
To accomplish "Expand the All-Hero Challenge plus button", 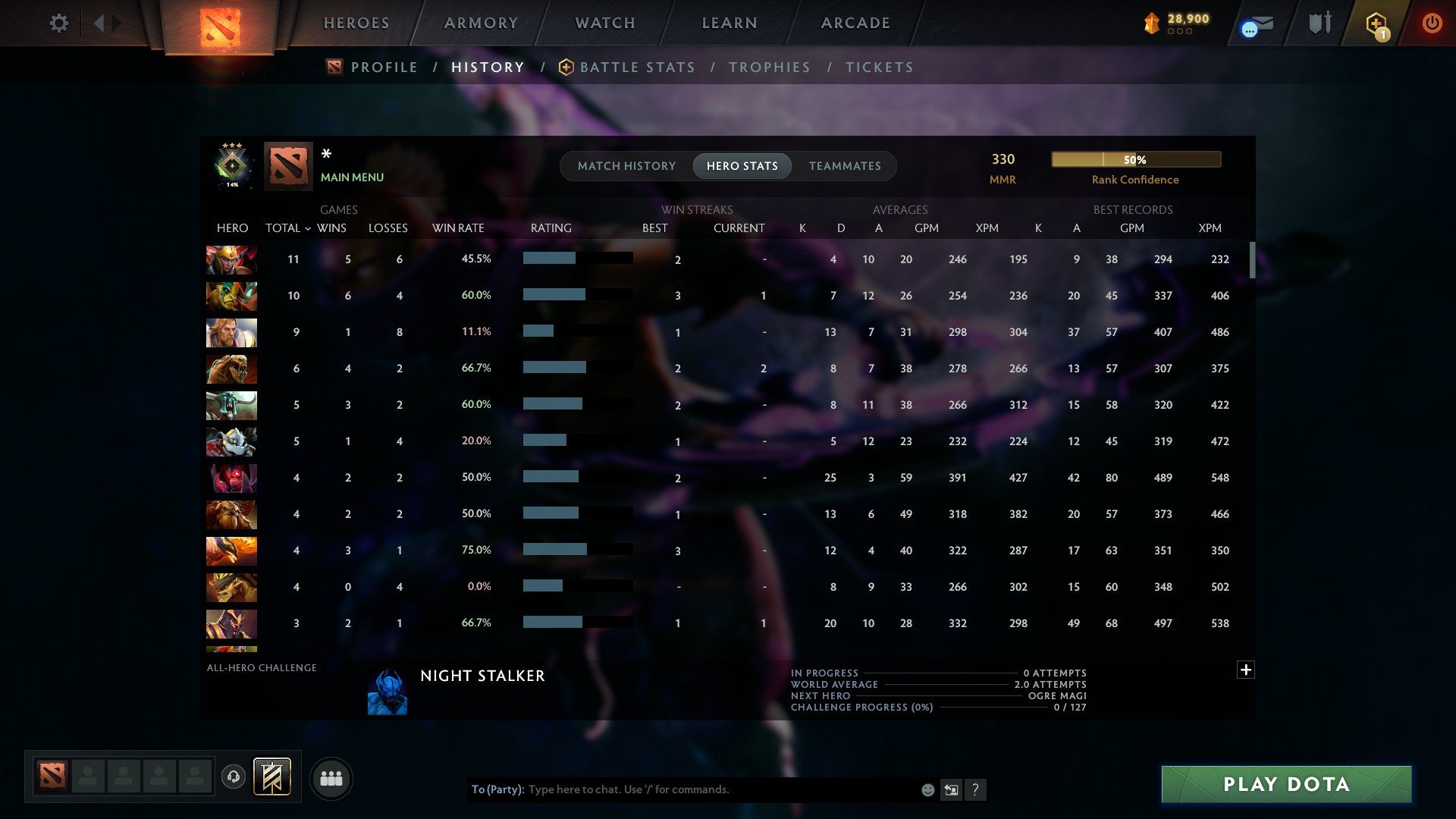I will pos(1246,670).
